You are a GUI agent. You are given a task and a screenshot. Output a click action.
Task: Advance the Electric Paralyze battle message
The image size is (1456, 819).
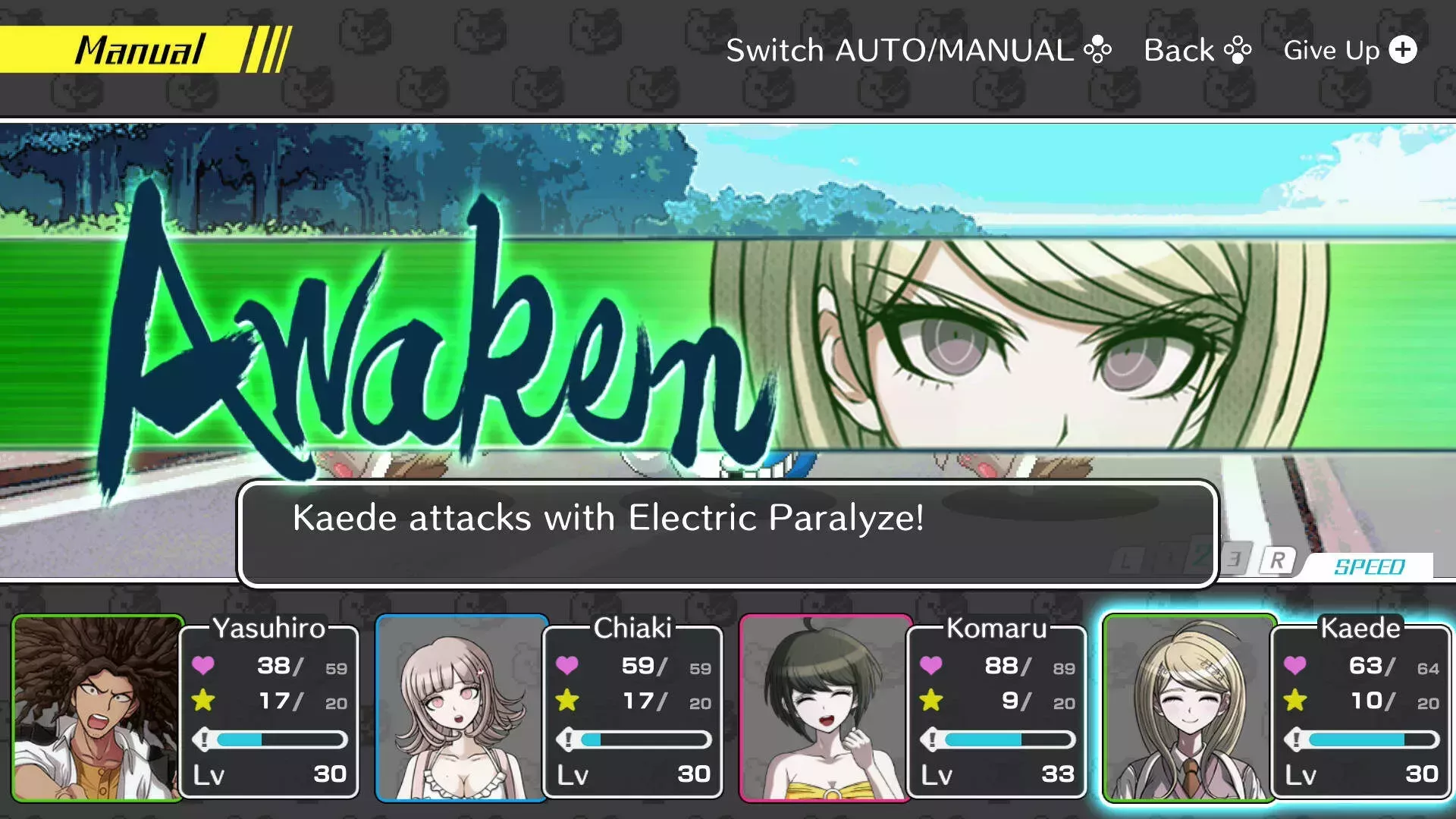[x=726, y=534]
